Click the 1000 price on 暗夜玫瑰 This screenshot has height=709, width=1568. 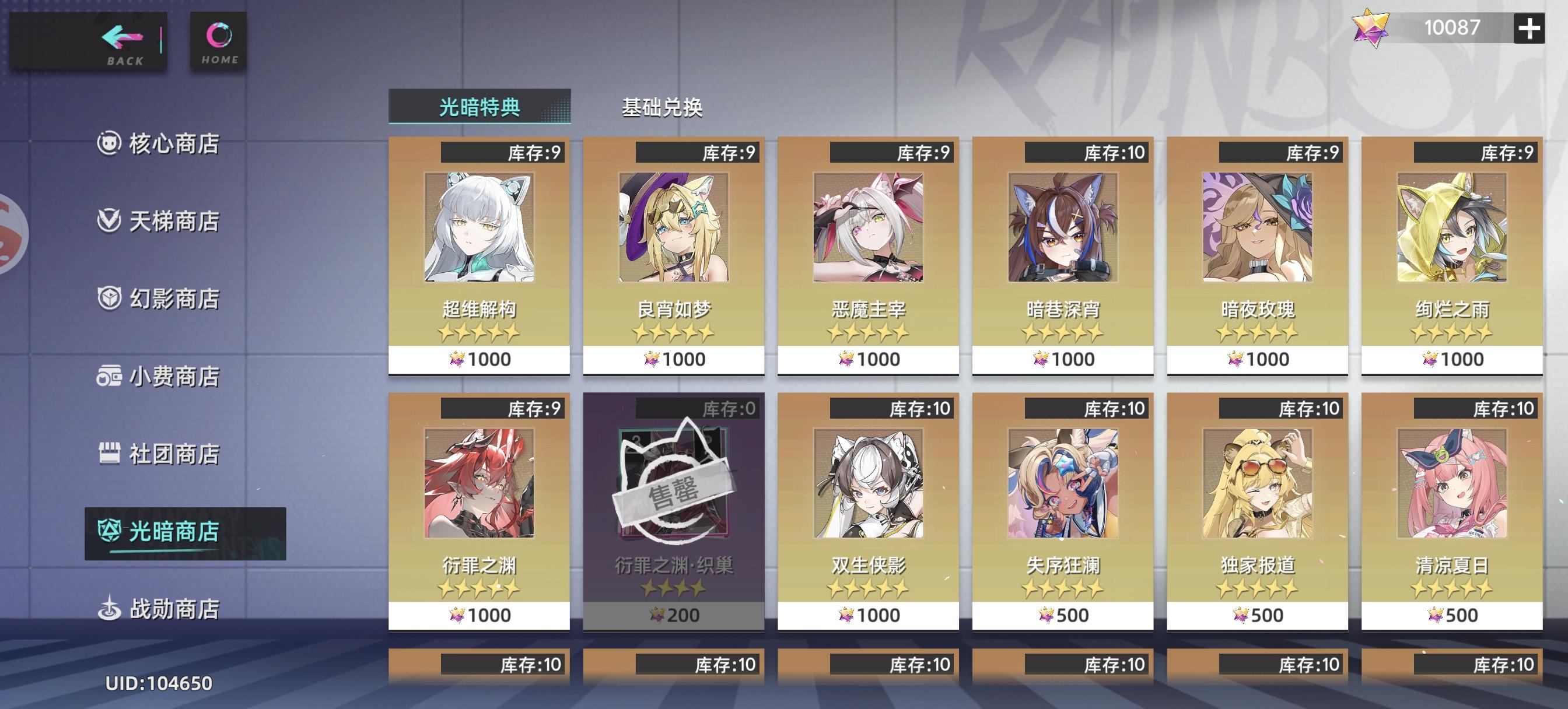tap(1256, 359)
